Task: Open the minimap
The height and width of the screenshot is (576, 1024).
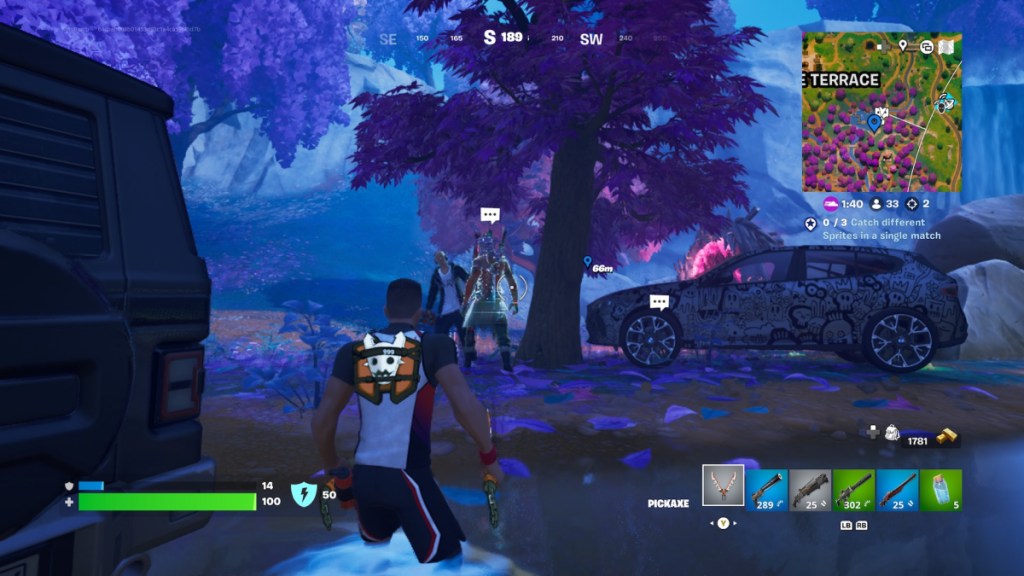Action: pos(881,112)
